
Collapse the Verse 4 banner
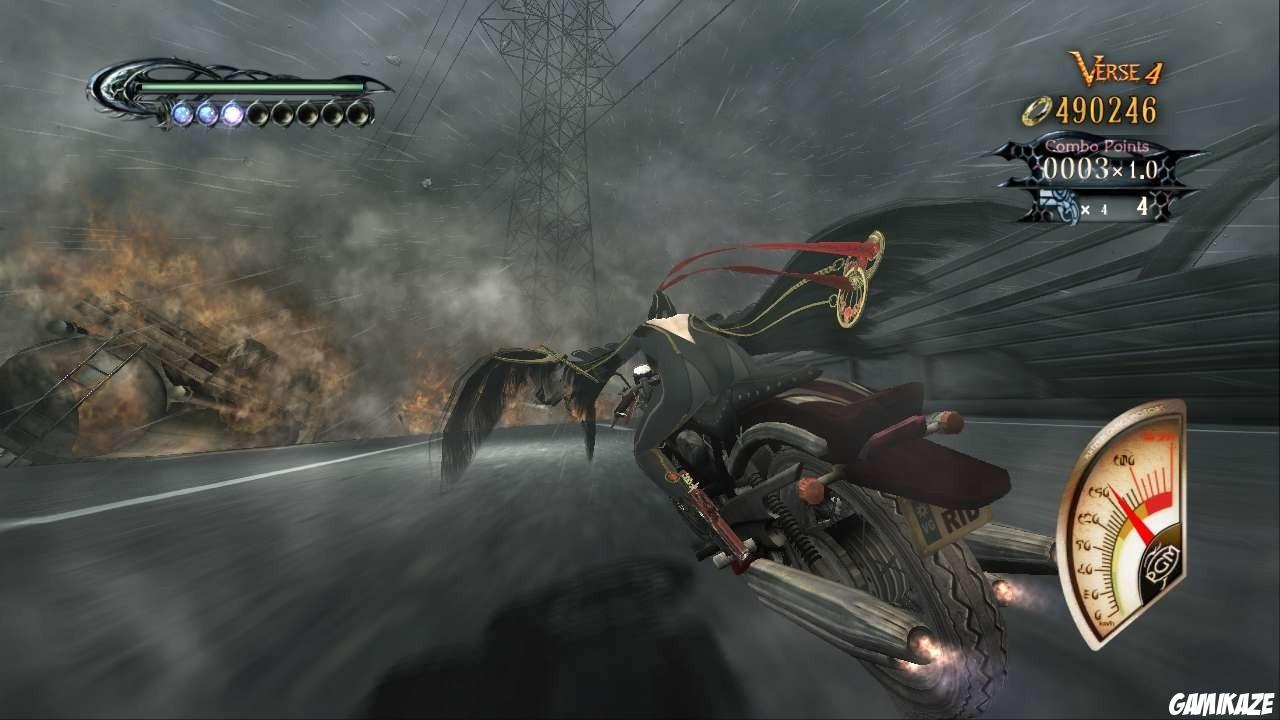[1115, 68]
